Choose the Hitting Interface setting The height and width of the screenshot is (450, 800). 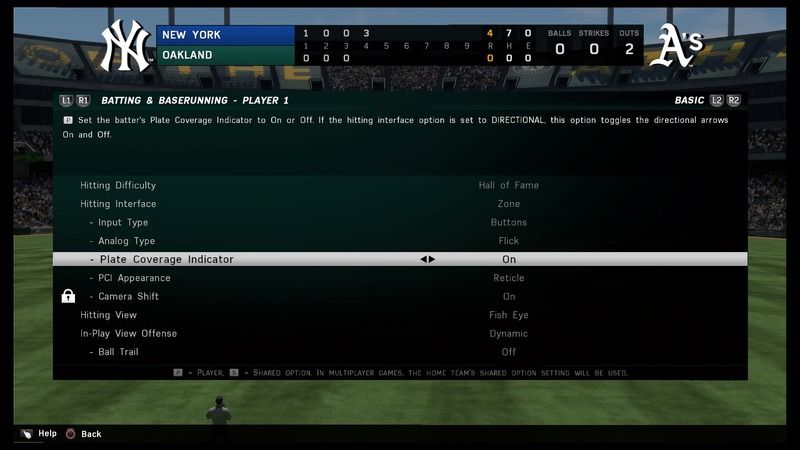(x=118, y=204)
